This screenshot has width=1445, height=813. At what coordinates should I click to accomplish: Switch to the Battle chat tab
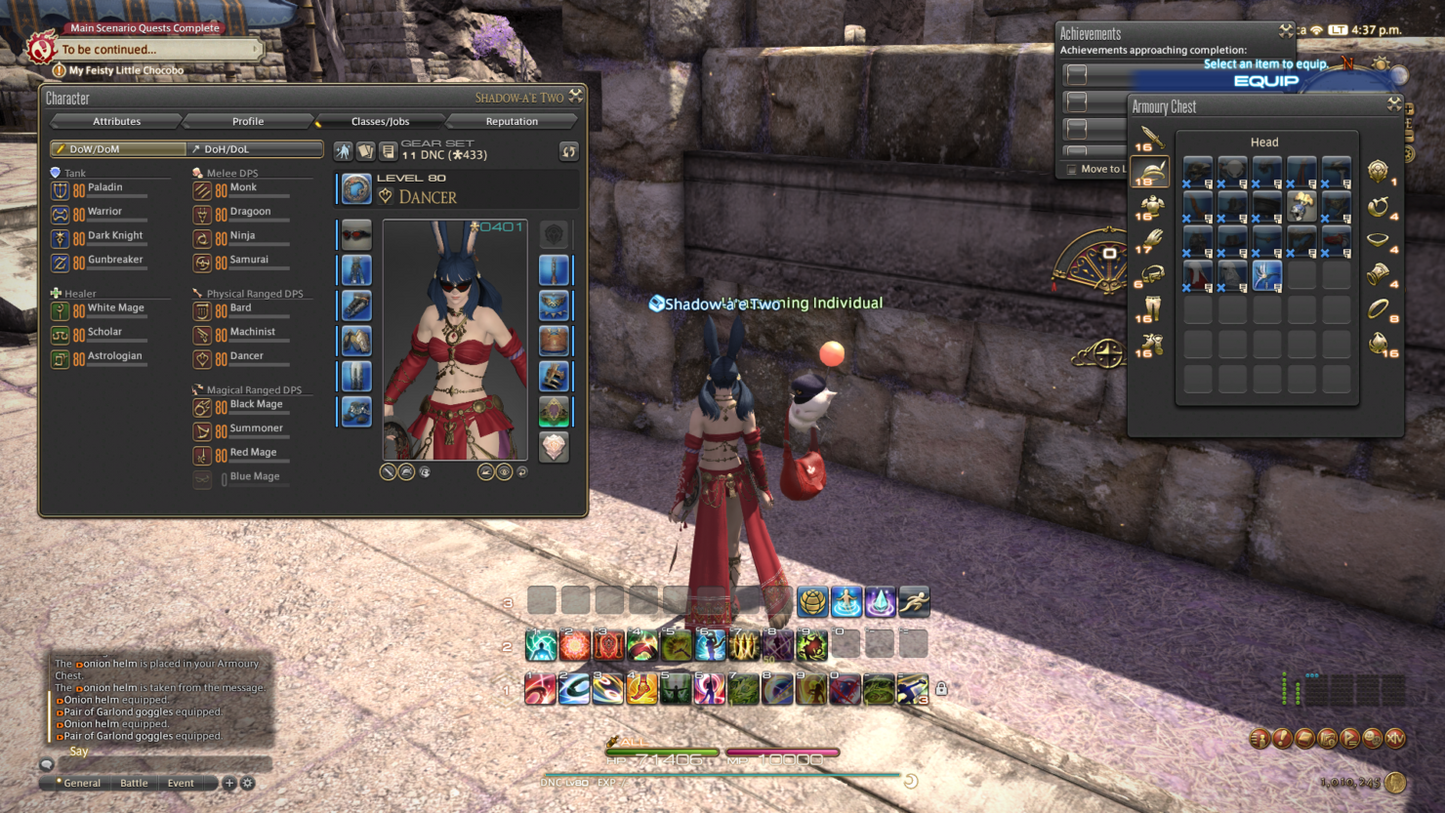pyautogui.click(x=134, y=784)
